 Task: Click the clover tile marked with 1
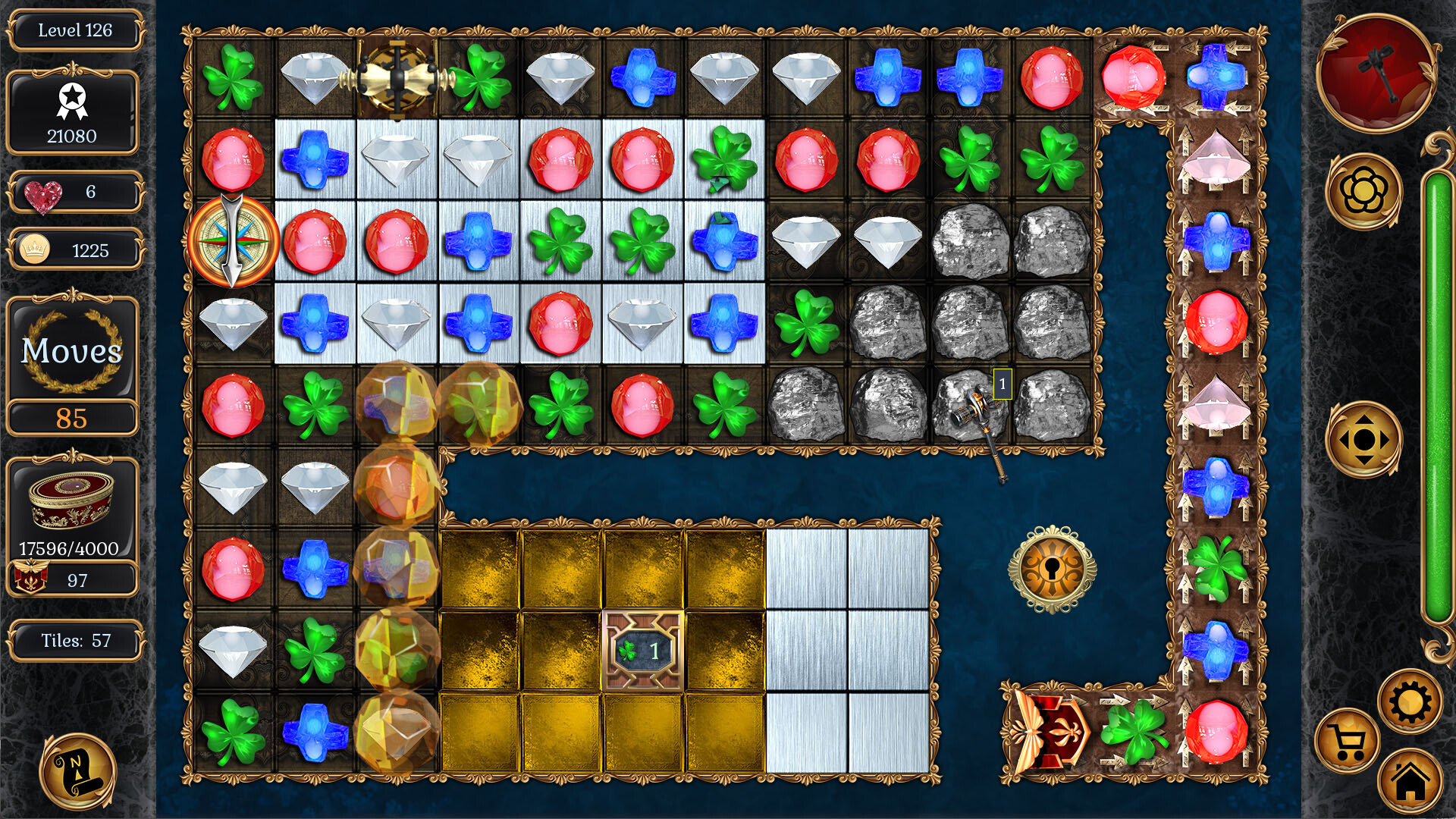pos(641,651)
